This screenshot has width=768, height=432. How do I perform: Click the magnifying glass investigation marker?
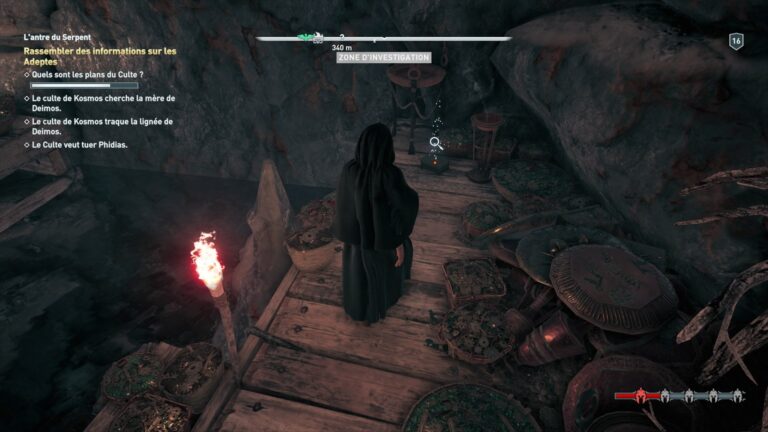436,143
